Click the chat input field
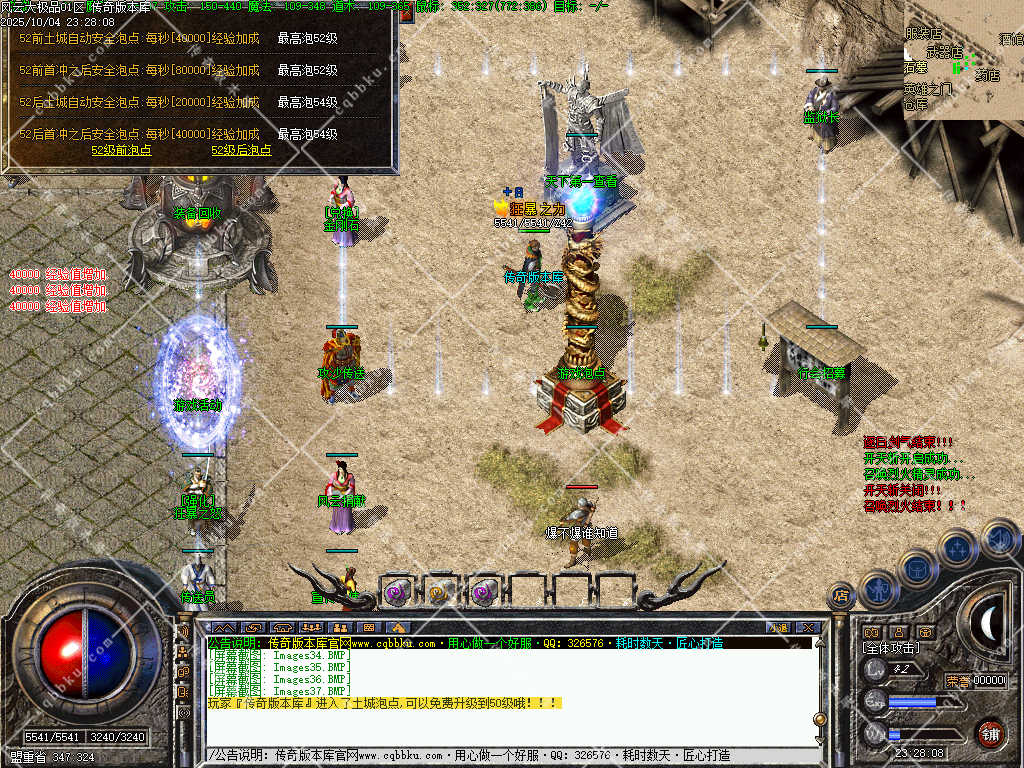 500,755
